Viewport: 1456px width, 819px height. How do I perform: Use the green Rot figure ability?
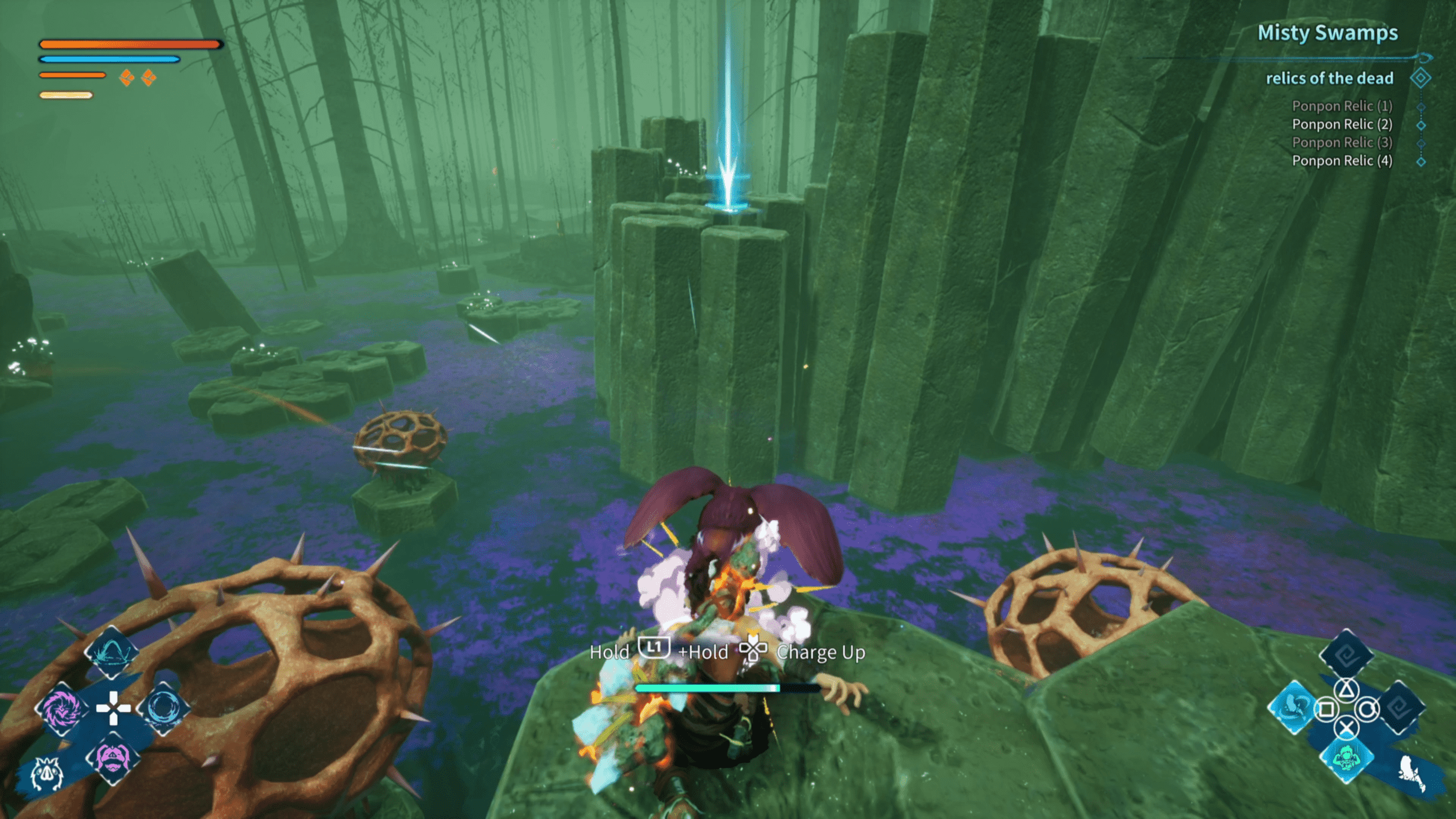pos(1346,758)
